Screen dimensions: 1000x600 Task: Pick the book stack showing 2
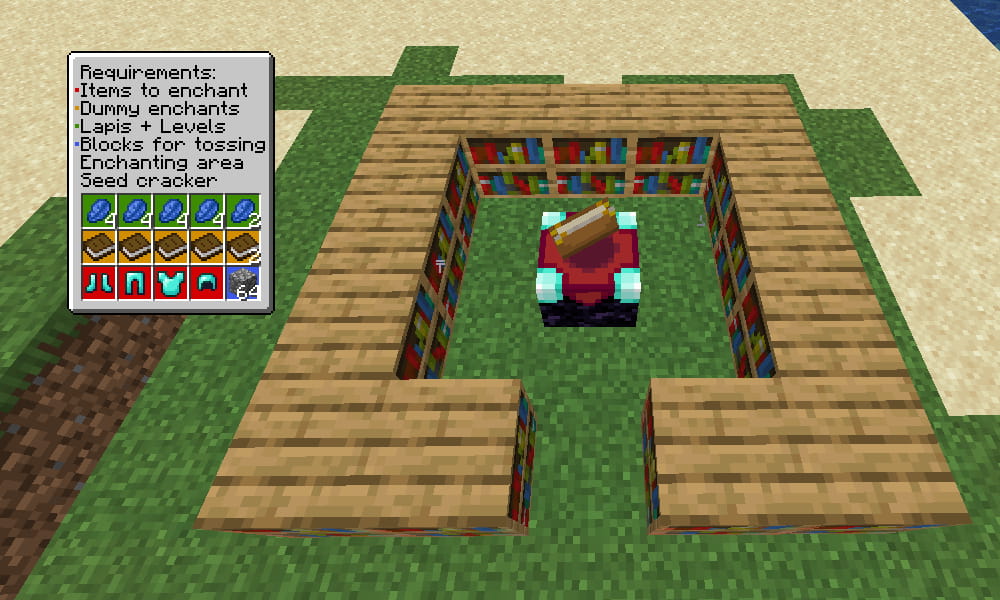coord(242,247)
